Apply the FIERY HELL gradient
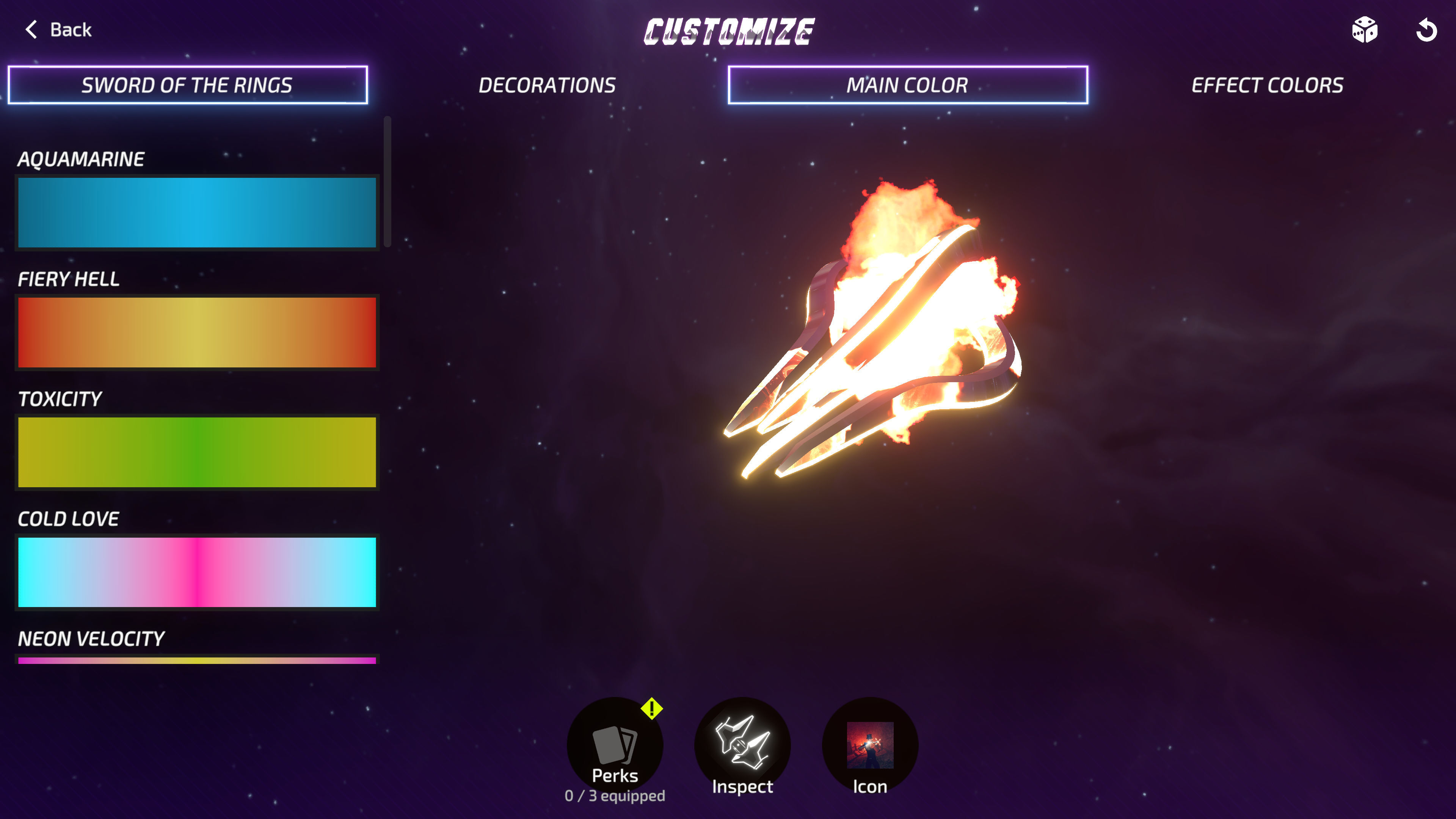This screenshot has width=1456, height=819. pyautogui.click(x=196, y=333)
